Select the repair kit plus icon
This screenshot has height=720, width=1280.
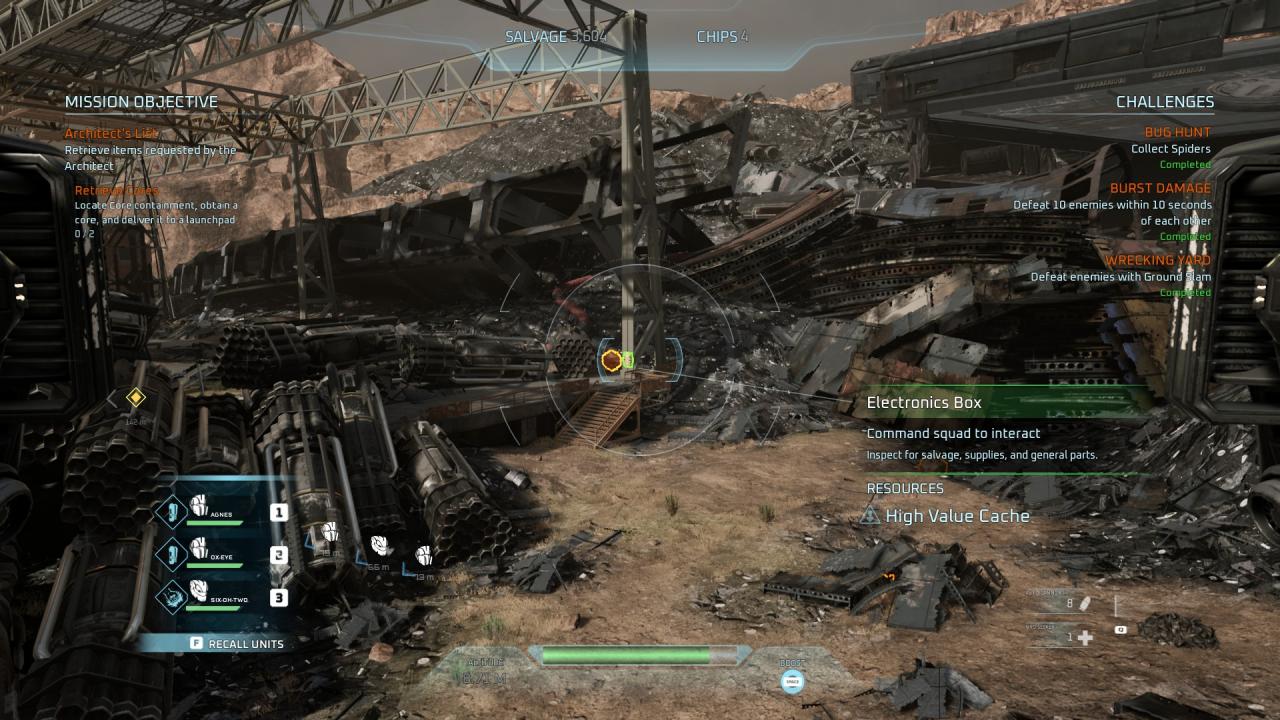tap(1085, 637)
